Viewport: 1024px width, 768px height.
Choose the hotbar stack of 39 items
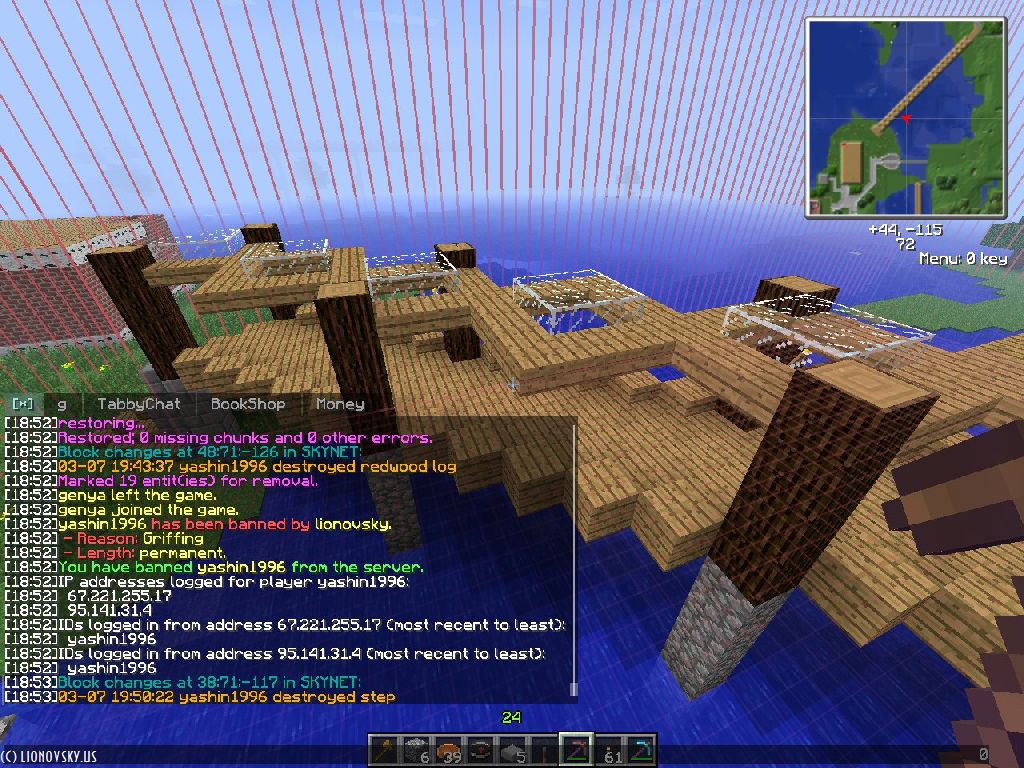[448, 751]
